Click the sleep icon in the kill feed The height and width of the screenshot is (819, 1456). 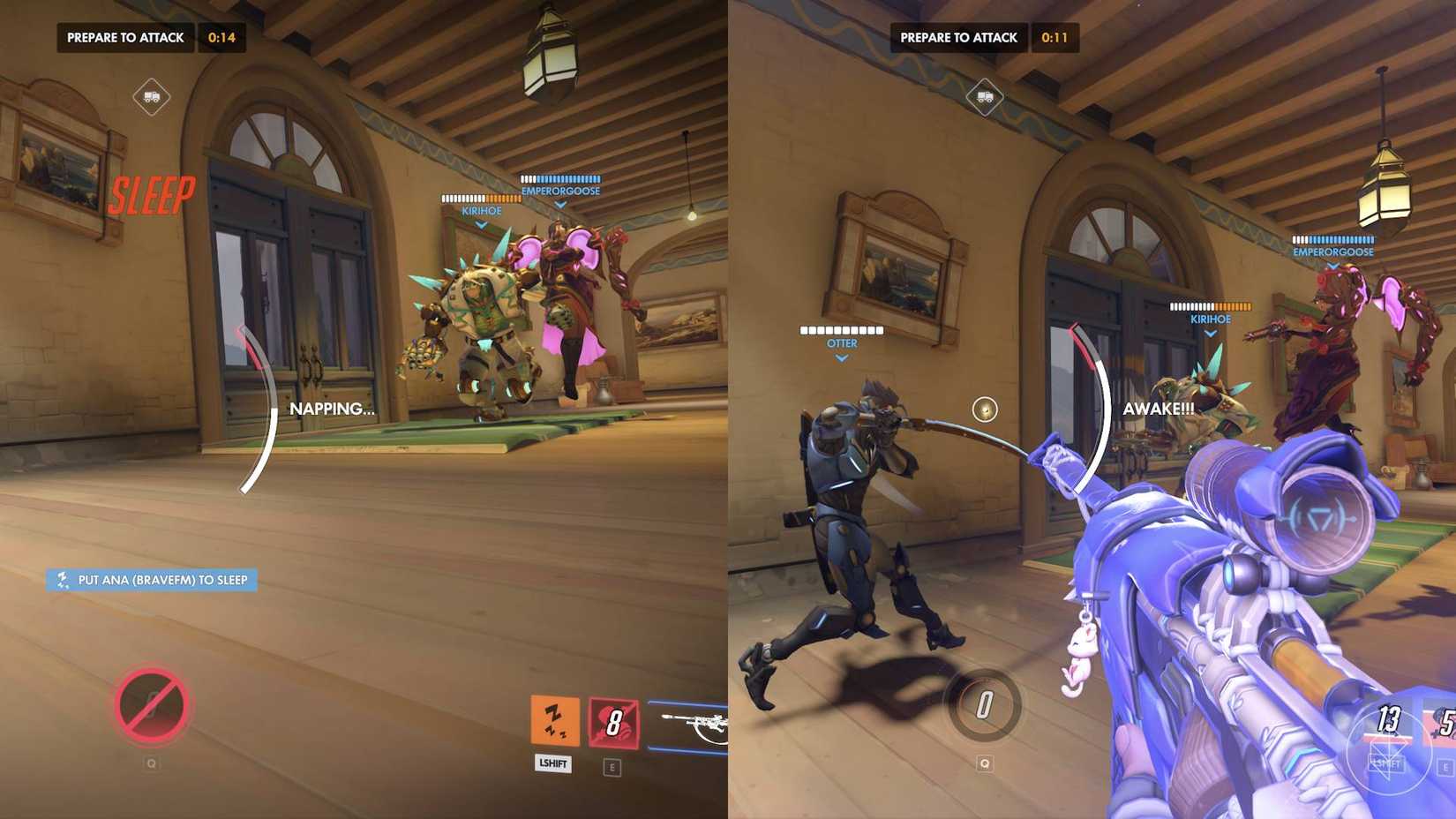pyautogui.click(x=62, y=582)
